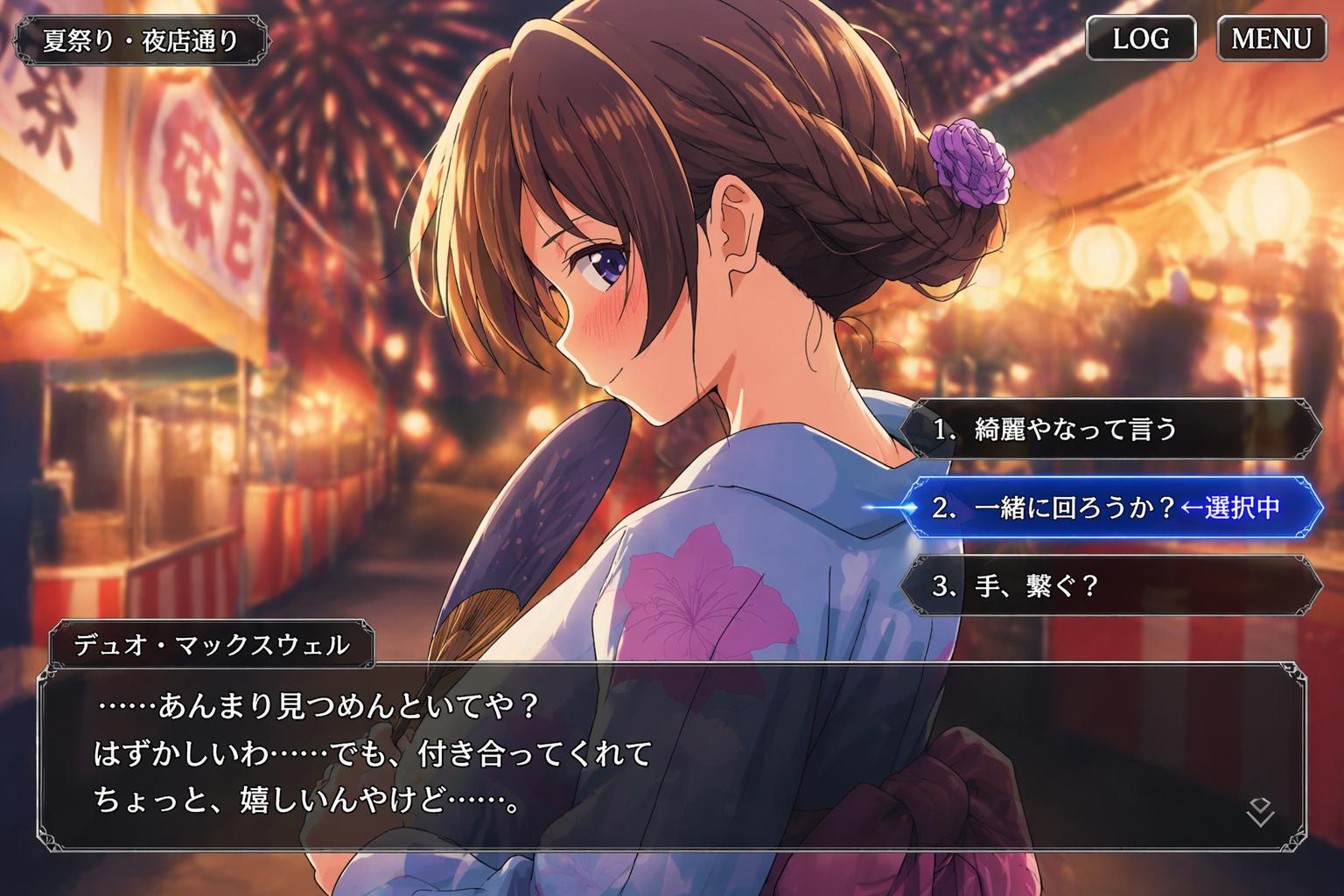Select reply 2「一緒に回ろうか？」

(x=1111, y=507)
